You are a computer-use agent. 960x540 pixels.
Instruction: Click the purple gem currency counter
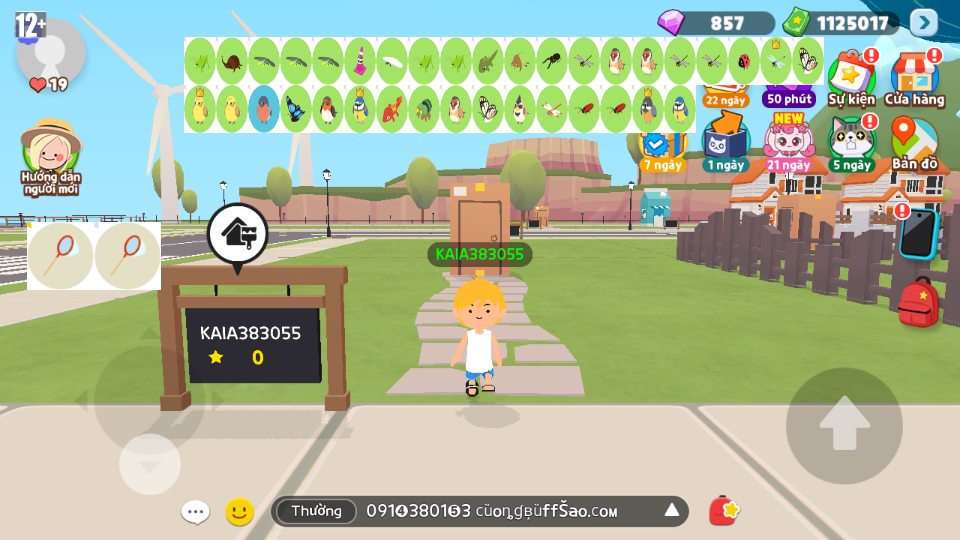[715, 22]
